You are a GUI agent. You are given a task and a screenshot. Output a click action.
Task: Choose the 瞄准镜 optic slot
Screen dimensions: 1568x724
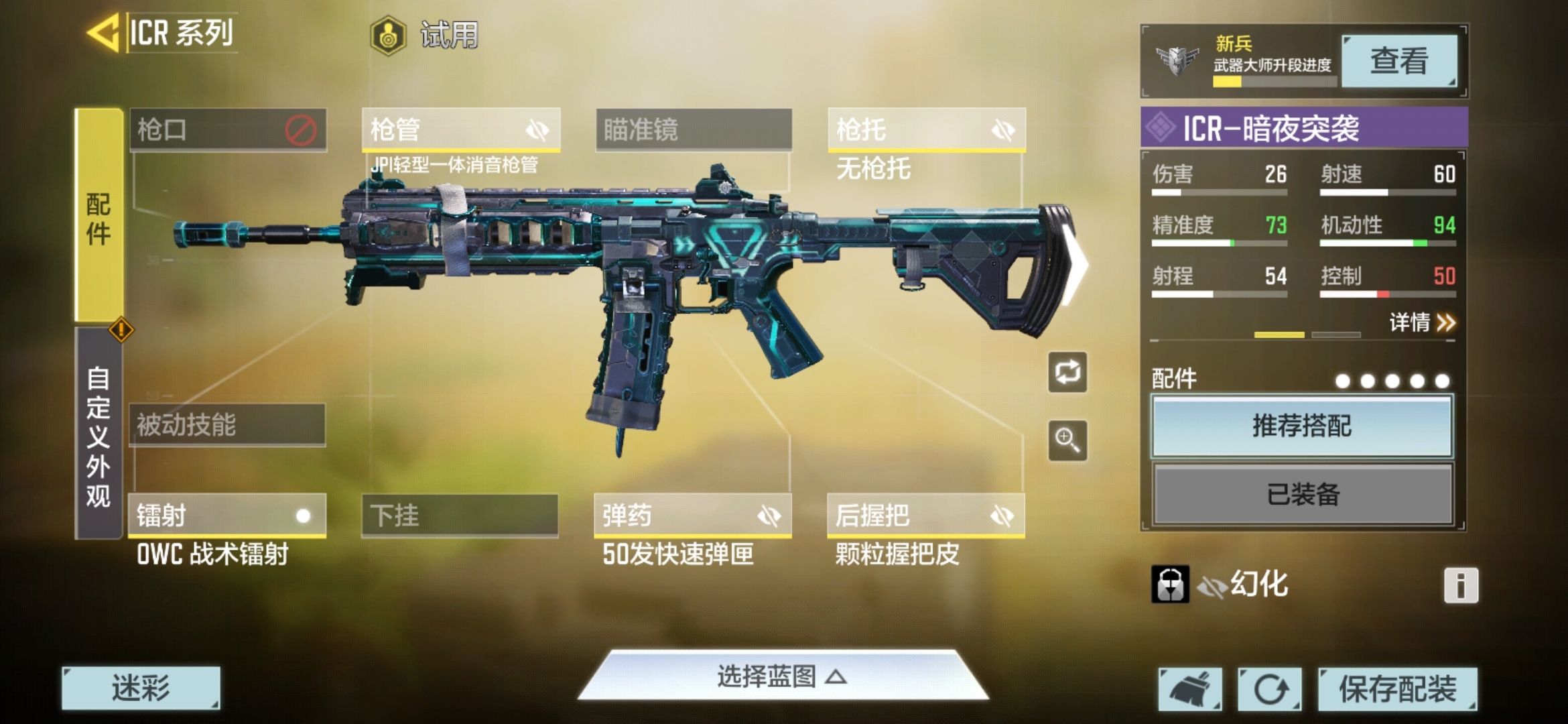693,129
